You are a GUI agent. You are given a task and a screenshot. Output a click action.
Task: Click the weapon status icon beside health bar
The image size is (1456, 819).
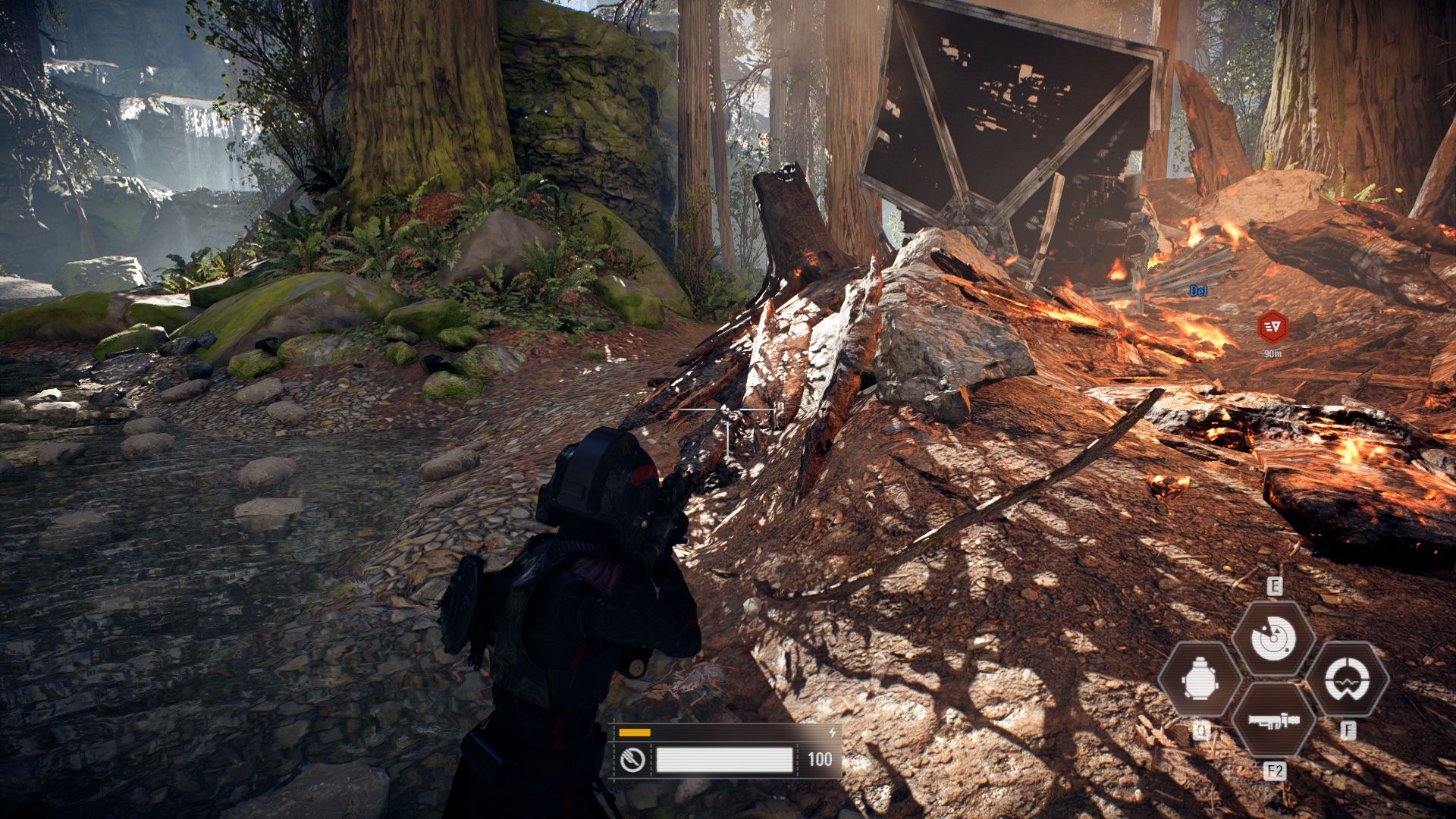pyautogui.click(x=632, y=759)
